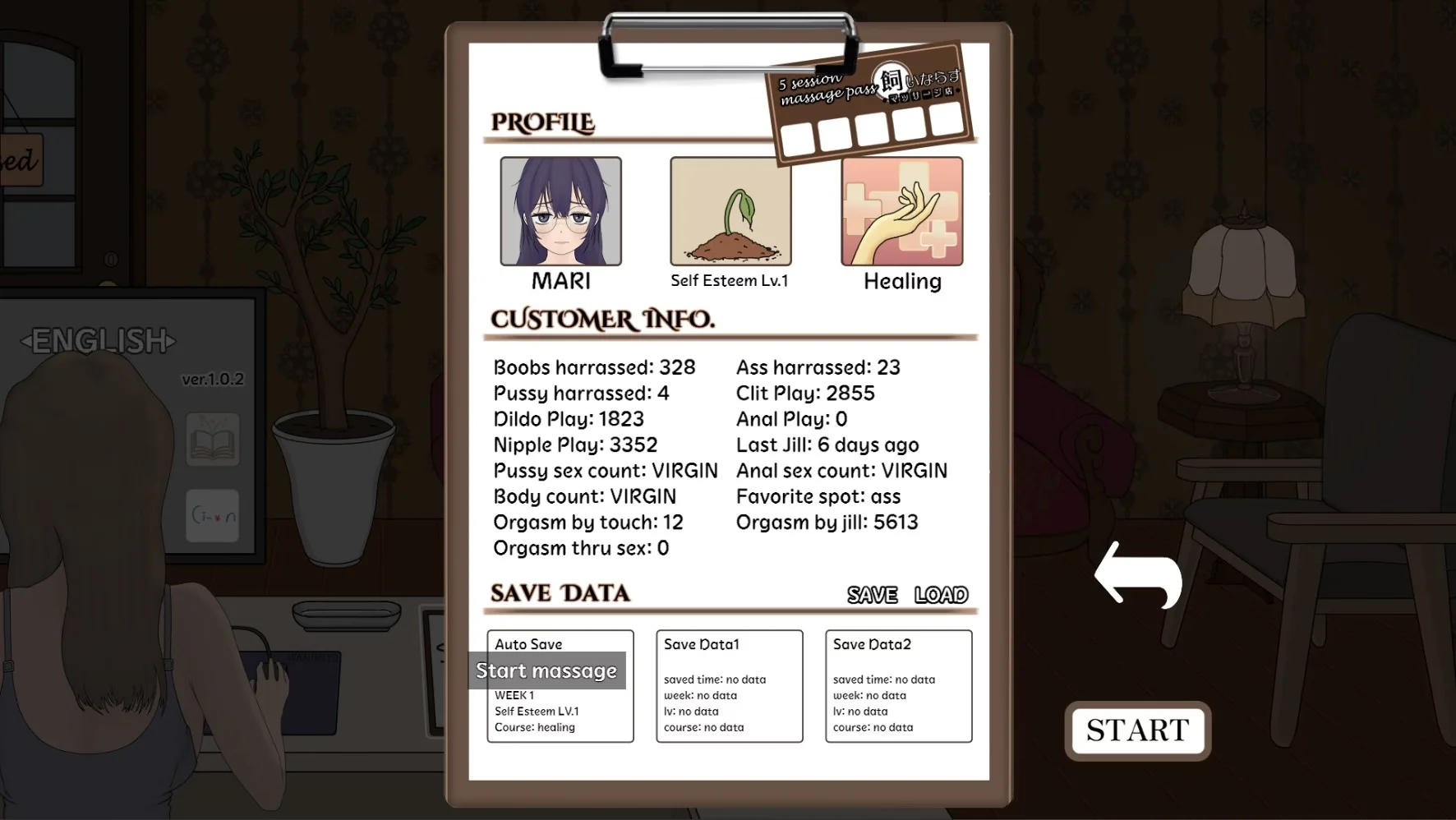Viewport: 1456px width, 820px height.
Task: Switch language to the previous option before ENGLISH
Action: (26, 341)
